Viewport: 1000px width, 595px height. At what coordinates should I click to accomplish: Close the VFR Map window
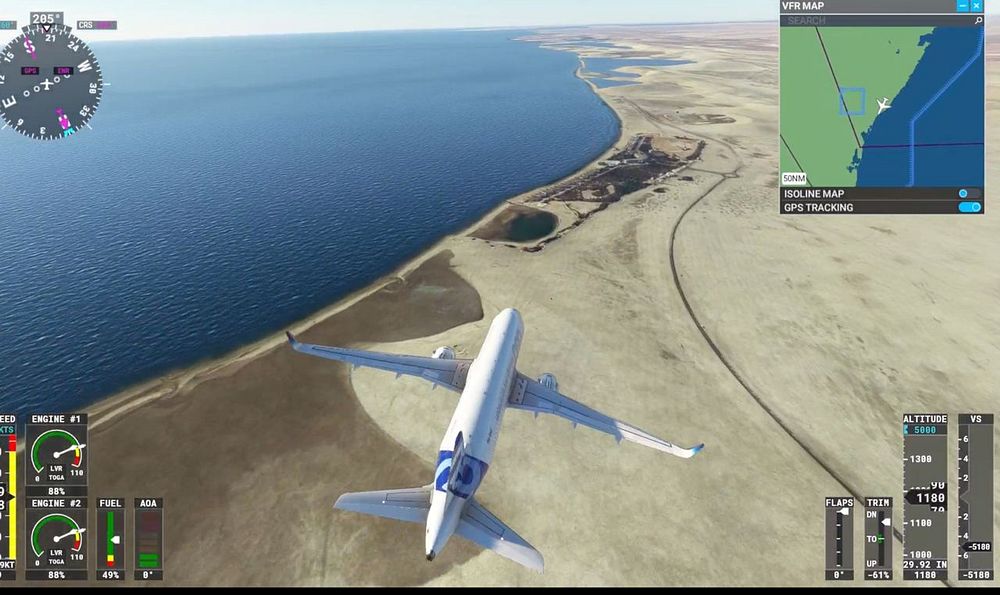tap(977, 6)
